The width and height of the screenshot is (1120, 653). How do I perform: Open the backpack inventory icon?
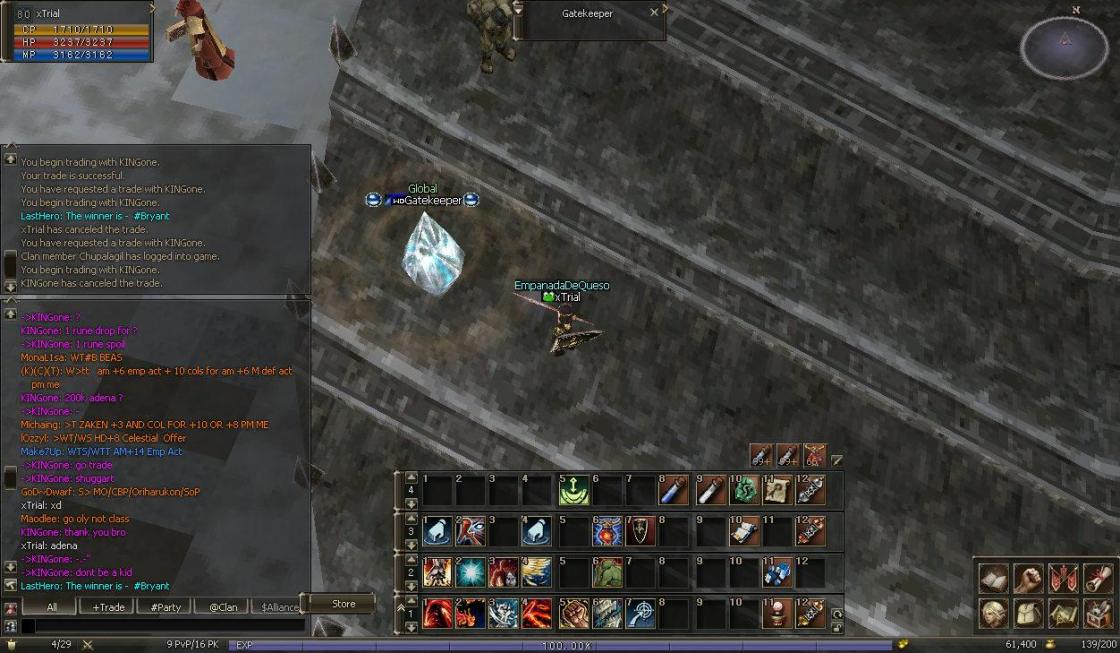point(1028,612)
